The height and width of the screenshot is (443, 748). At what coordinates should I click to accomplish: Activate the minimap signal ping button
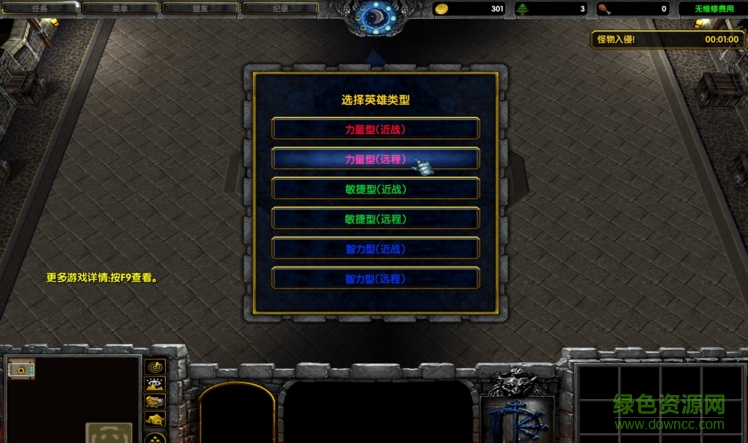tap(155, 368)
